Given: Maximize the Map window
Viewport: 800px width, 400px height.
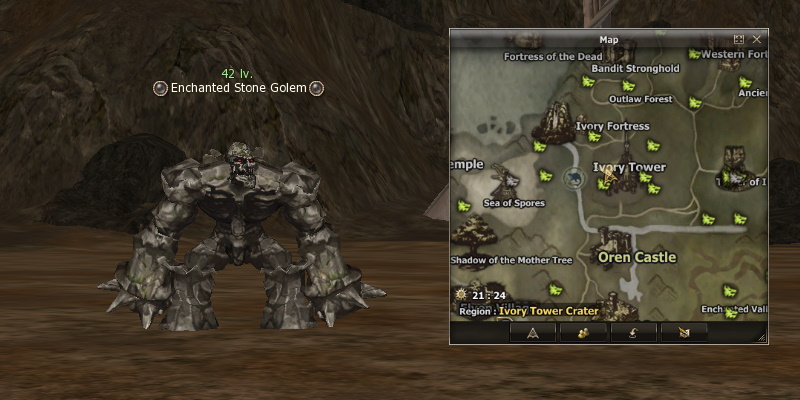Looking at the screenshot, I should pos(739,39).
